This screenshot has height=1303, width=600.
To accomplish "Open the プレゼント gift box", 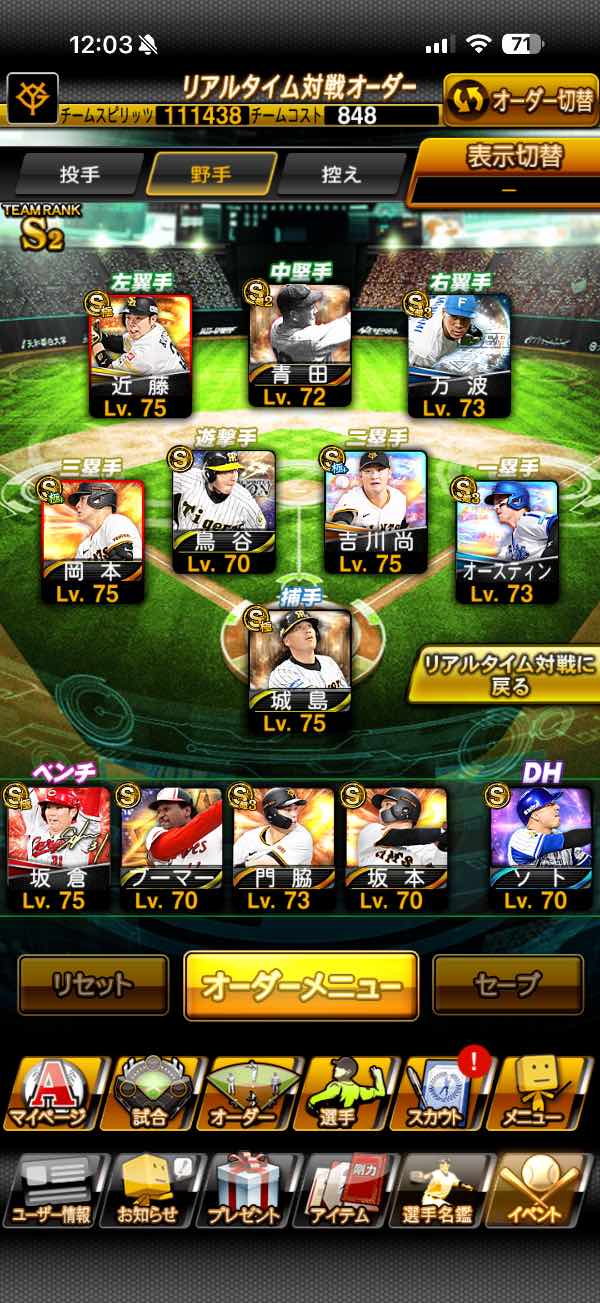I will click(x=245, y=1190).
